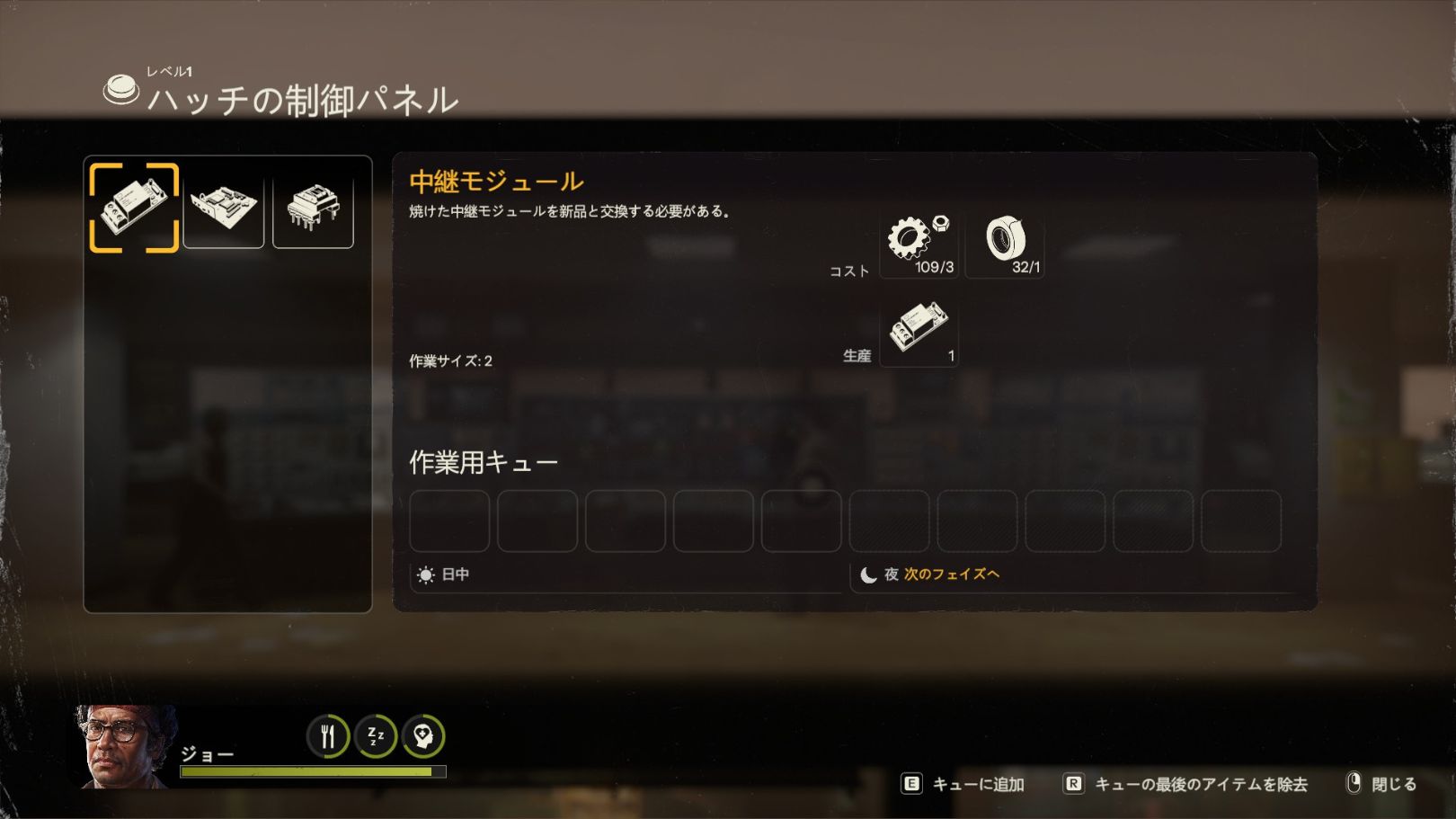Show Joe's mental health status icon
Screen dimensions: 1456x819
(423, 736)
